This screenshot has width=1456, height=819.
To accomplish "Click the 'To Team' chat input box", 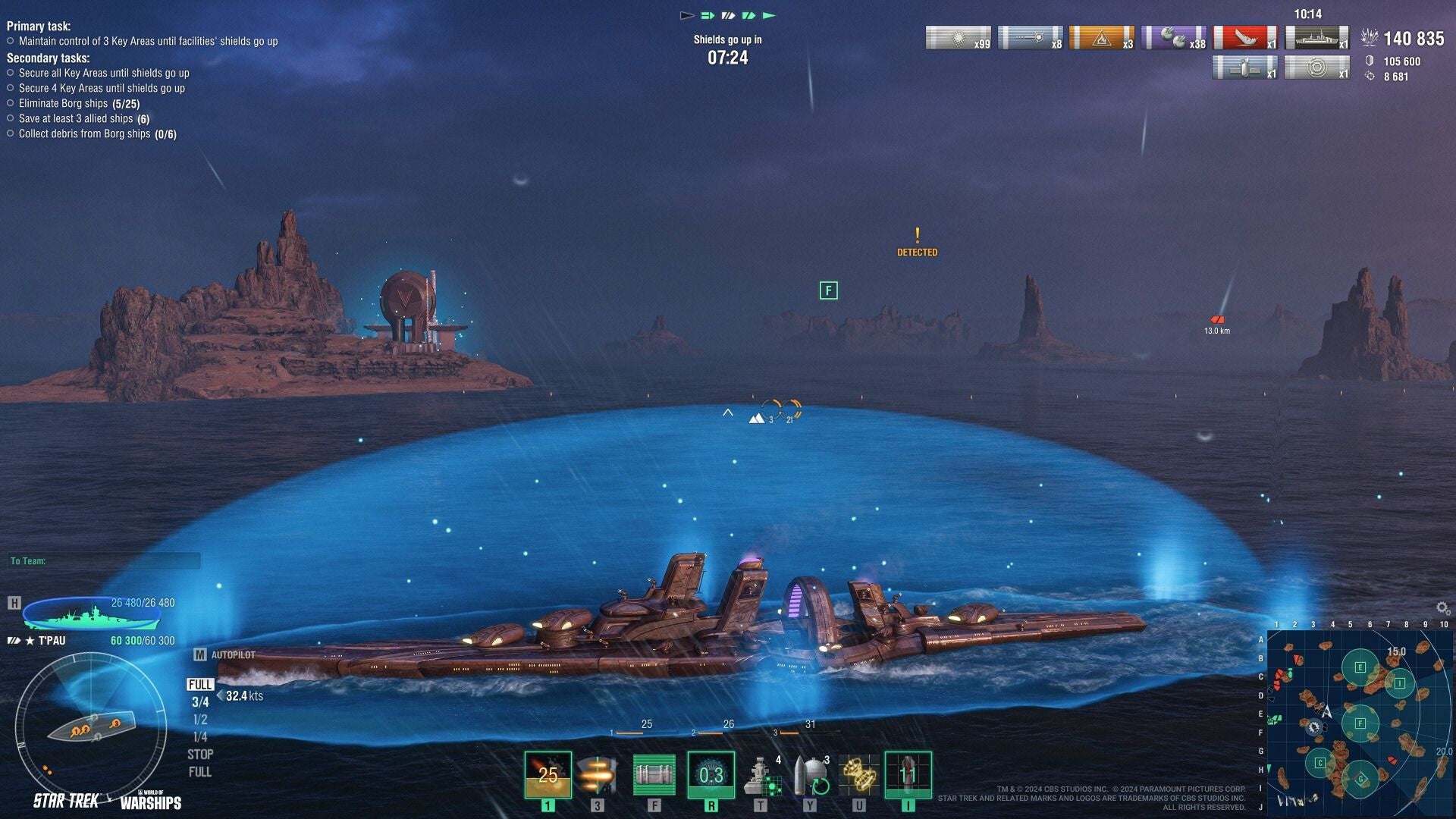I will pyautogui.click(x=105, y=561).
